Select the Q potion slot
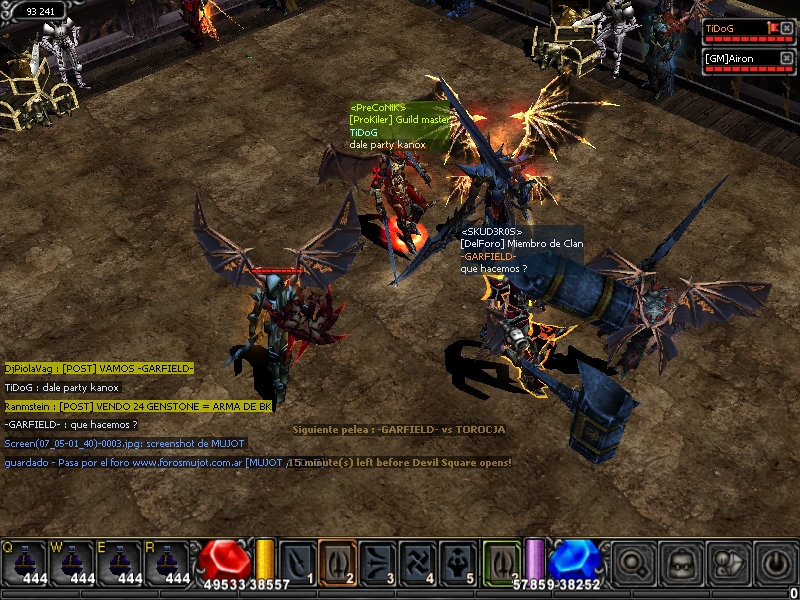 24,562
